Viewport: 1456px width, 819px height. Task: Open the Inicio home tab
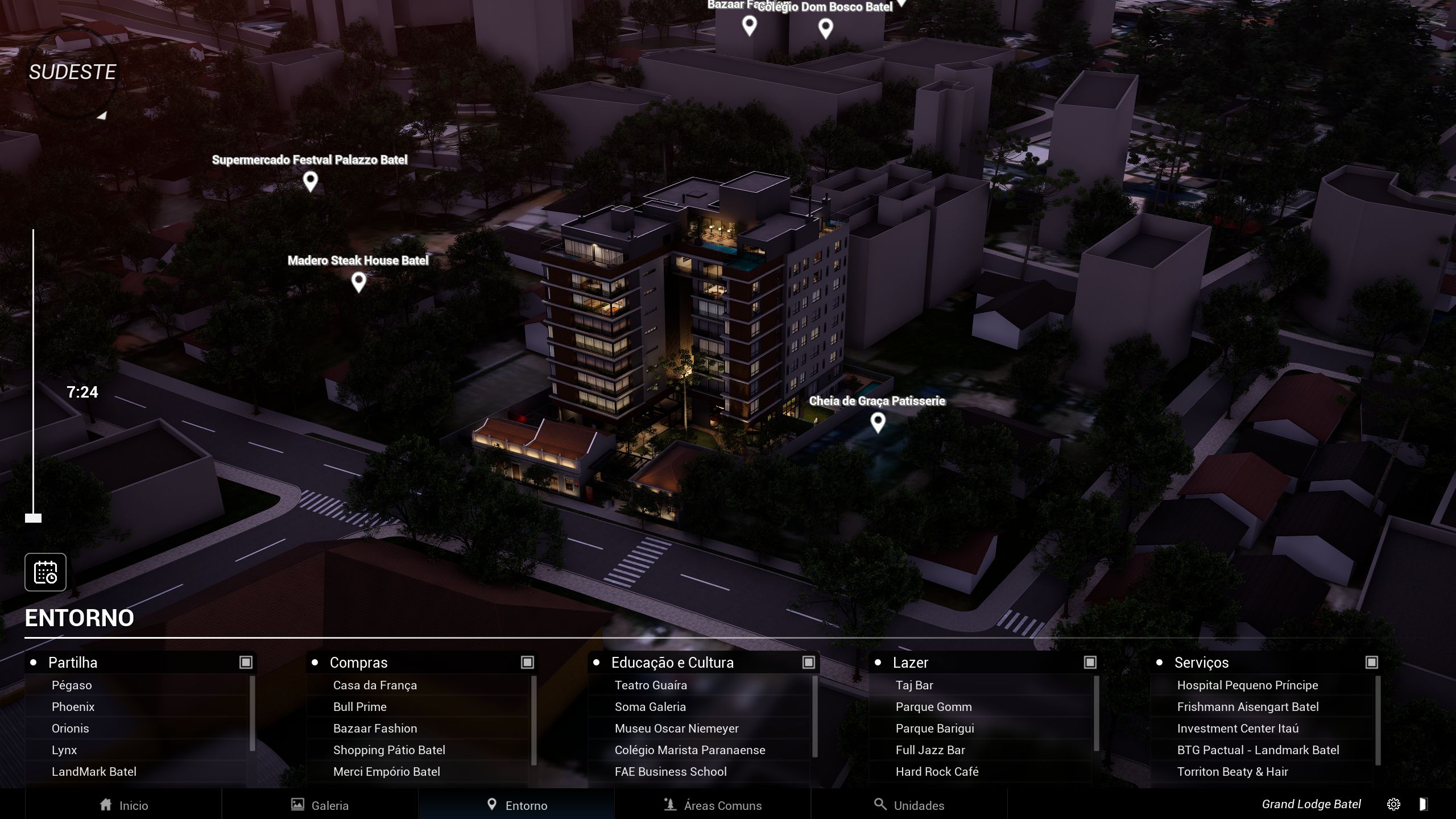[124, 805]
